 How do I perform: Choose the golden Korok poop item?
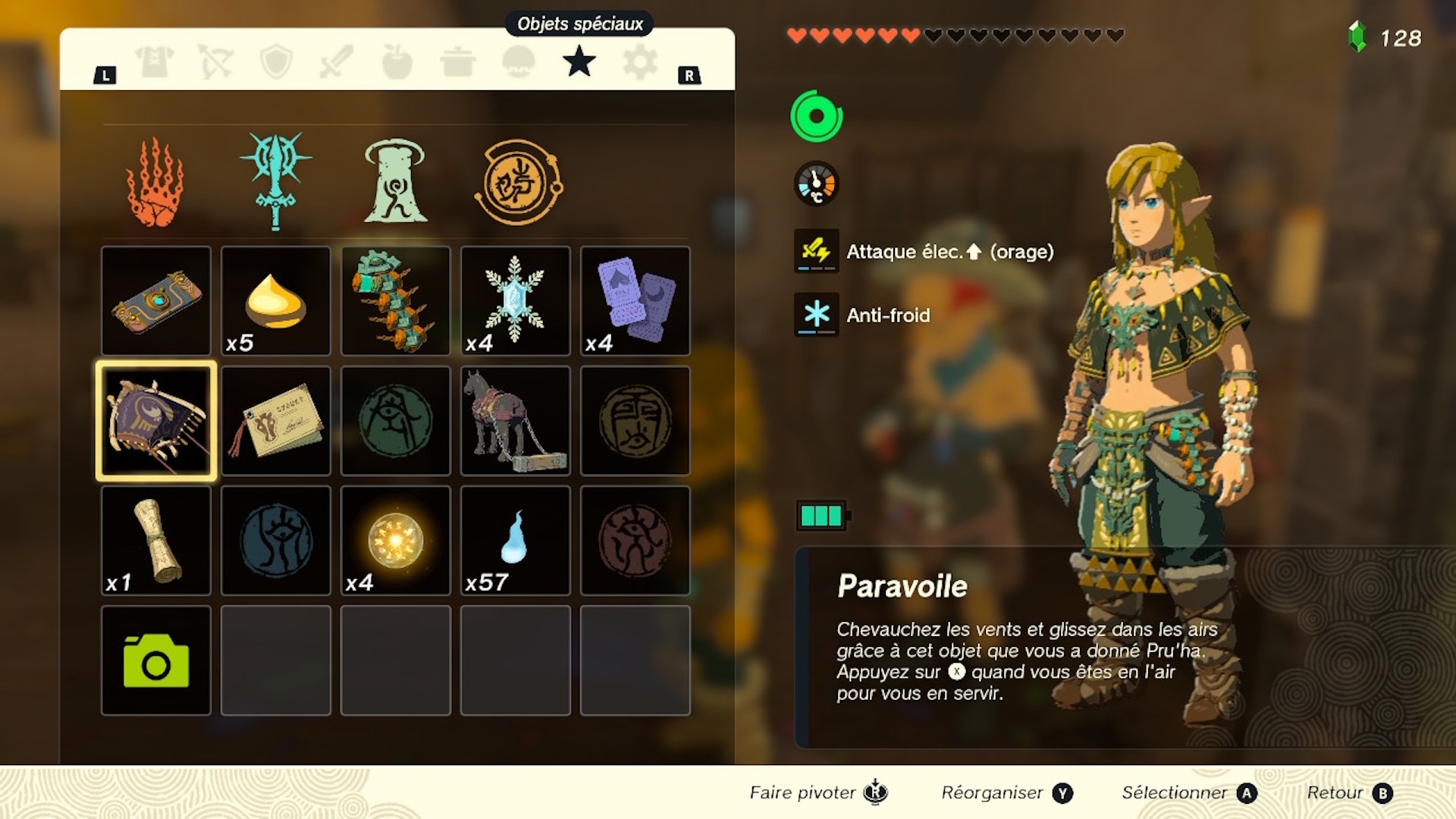coord(276,301)
